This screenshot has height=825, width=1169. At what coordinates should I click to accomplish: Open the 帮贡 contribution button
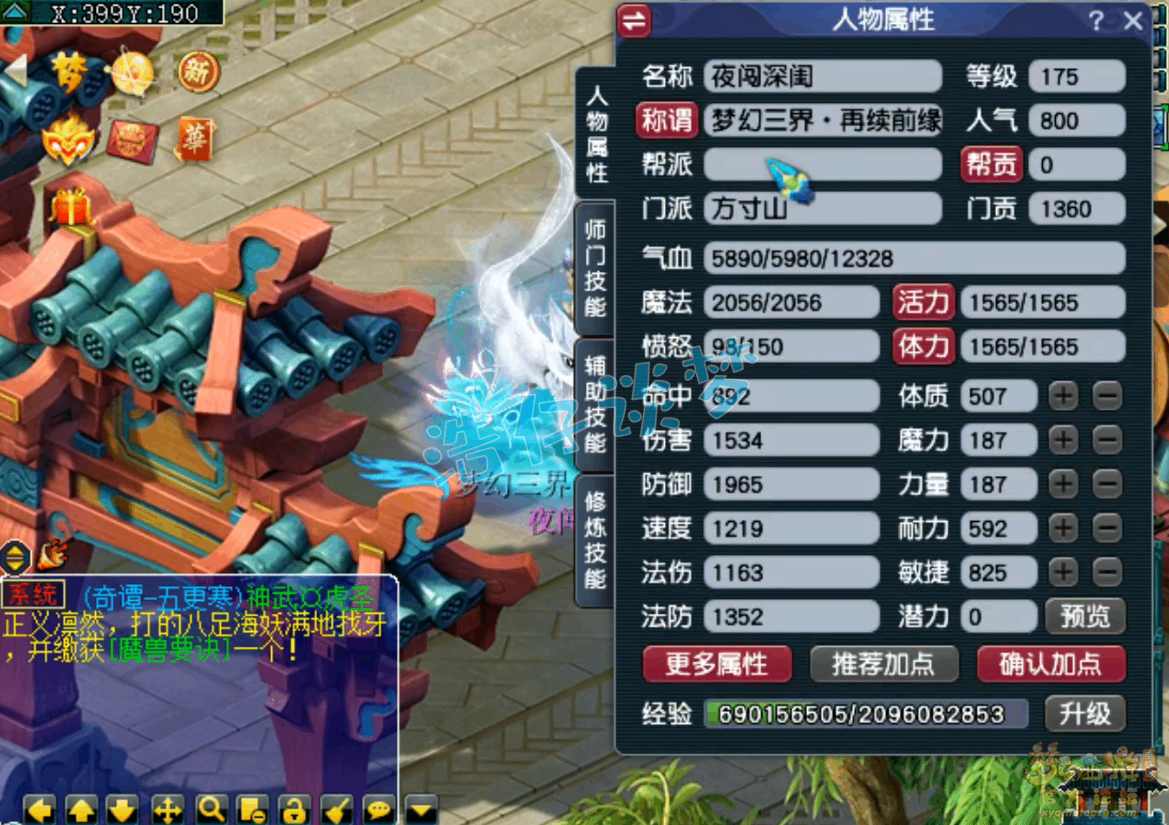point(991,165)
